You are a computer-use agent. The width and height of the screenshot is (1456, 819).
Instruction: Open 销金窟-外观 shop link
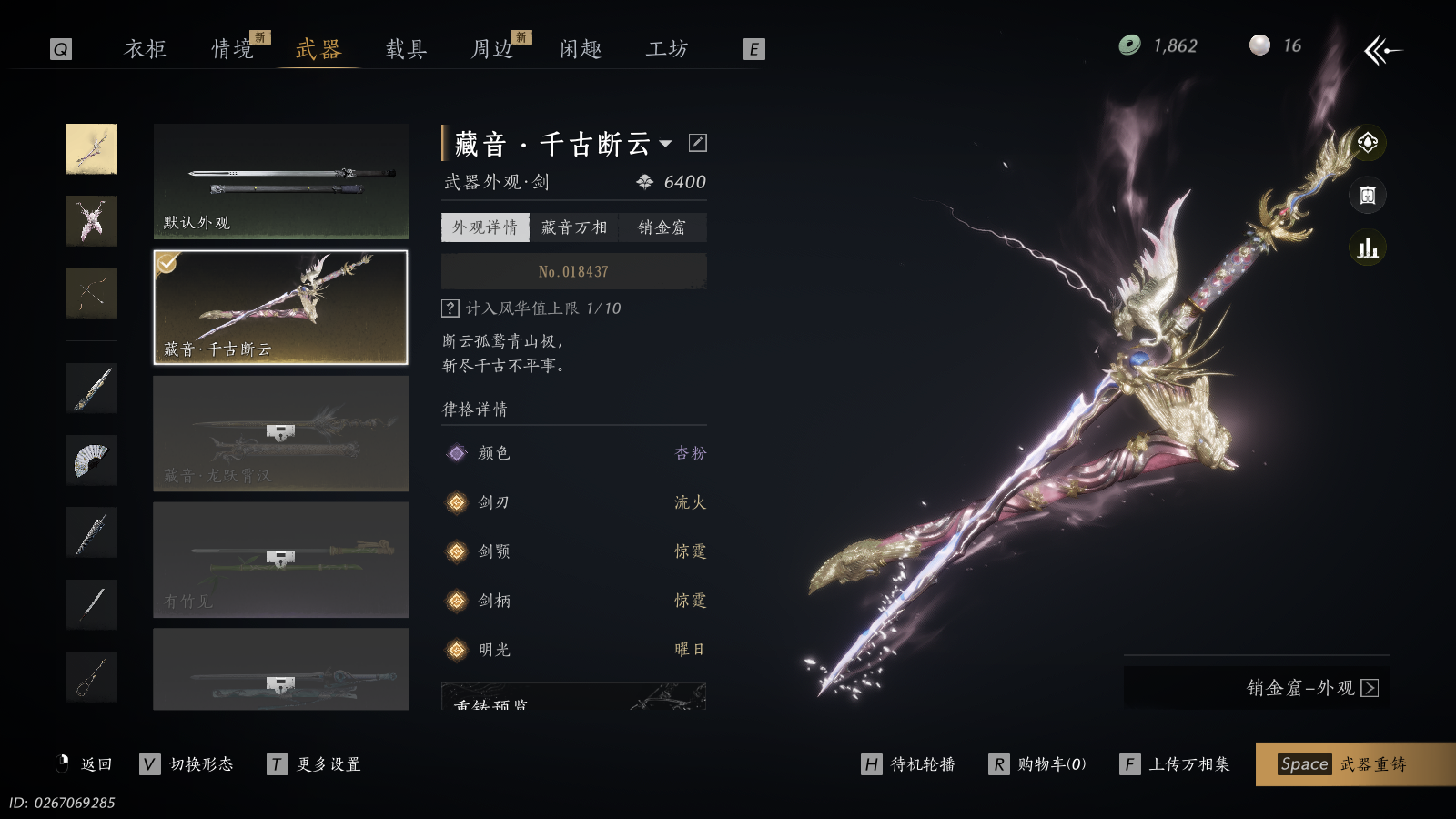point(1311,688)
